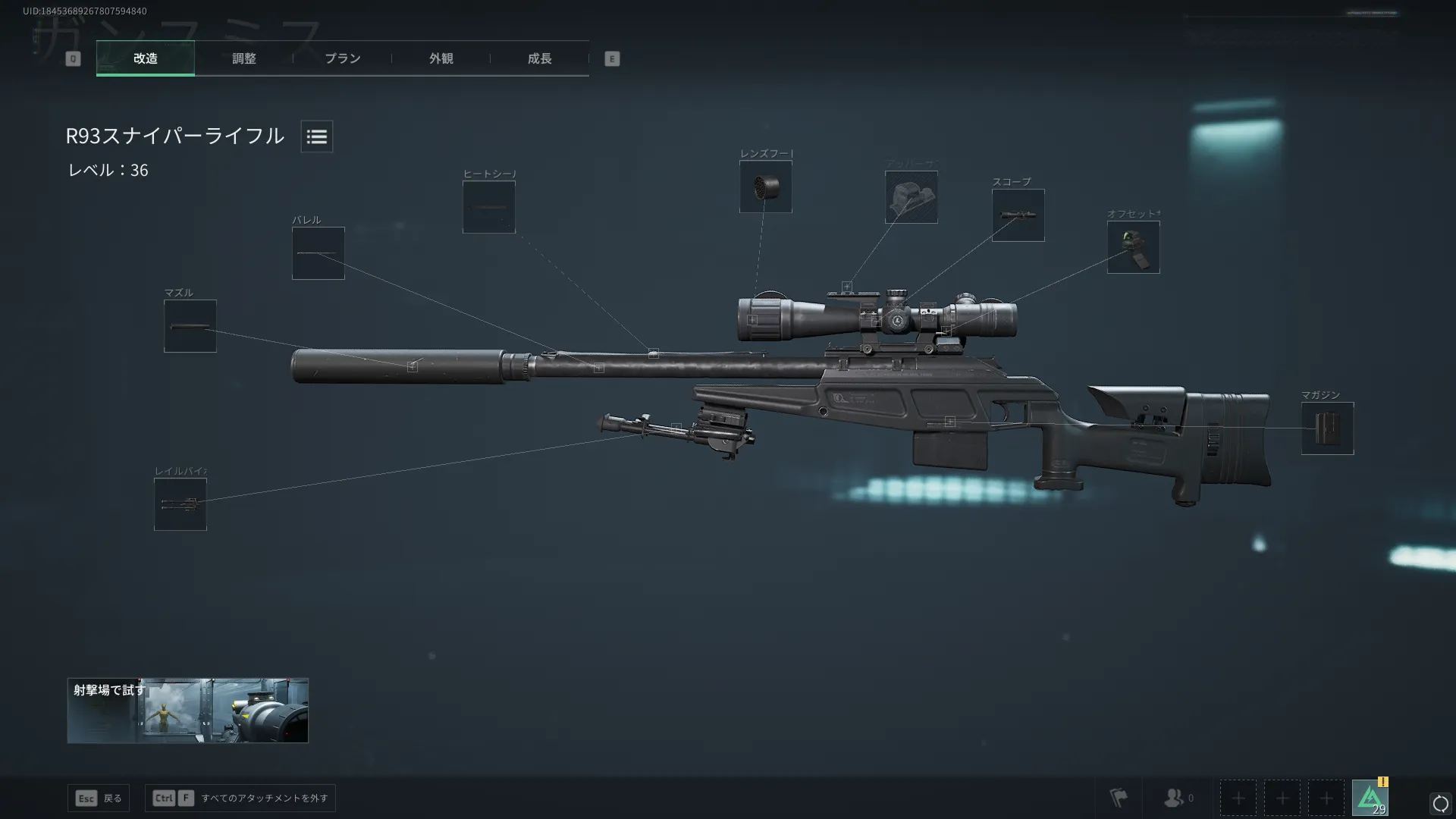Open the green triangle icon showing 29
The width and height of the screenshot is (1456, 819).
1370,798
